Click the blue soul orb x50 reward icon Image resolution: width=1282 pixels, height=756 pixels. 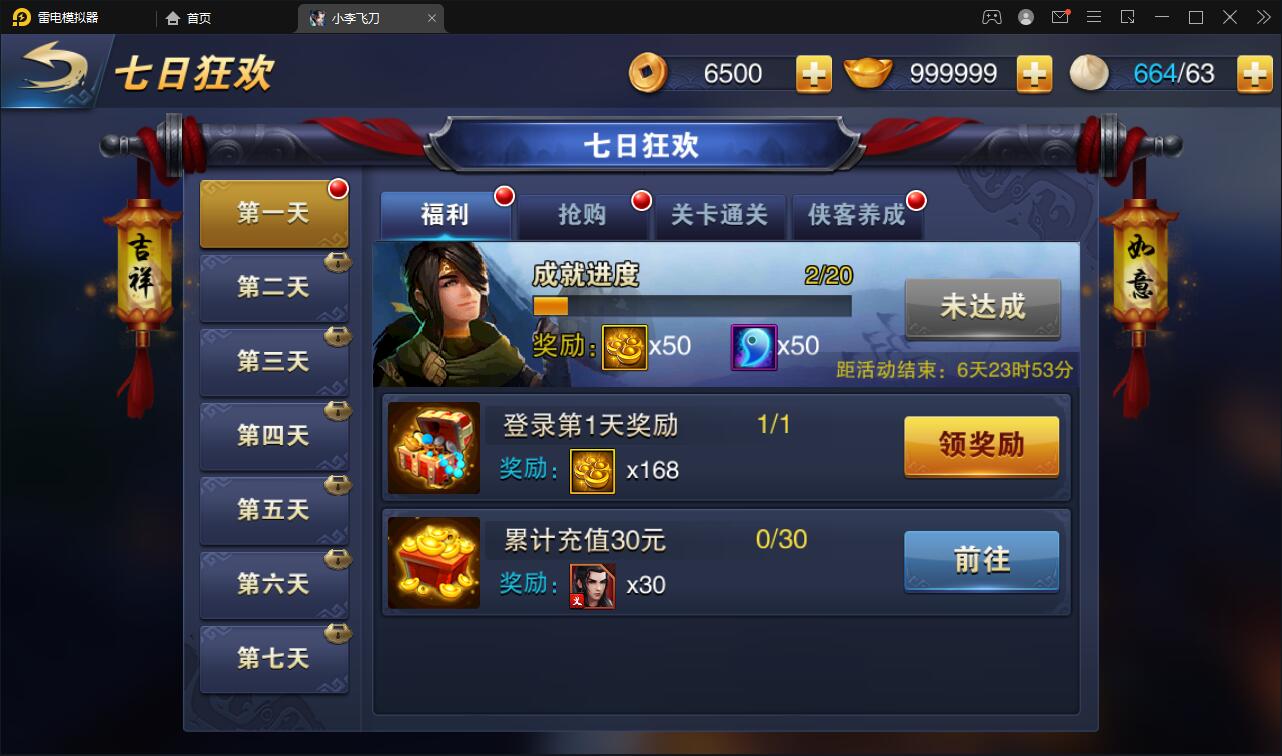click(x=754, y=346)
